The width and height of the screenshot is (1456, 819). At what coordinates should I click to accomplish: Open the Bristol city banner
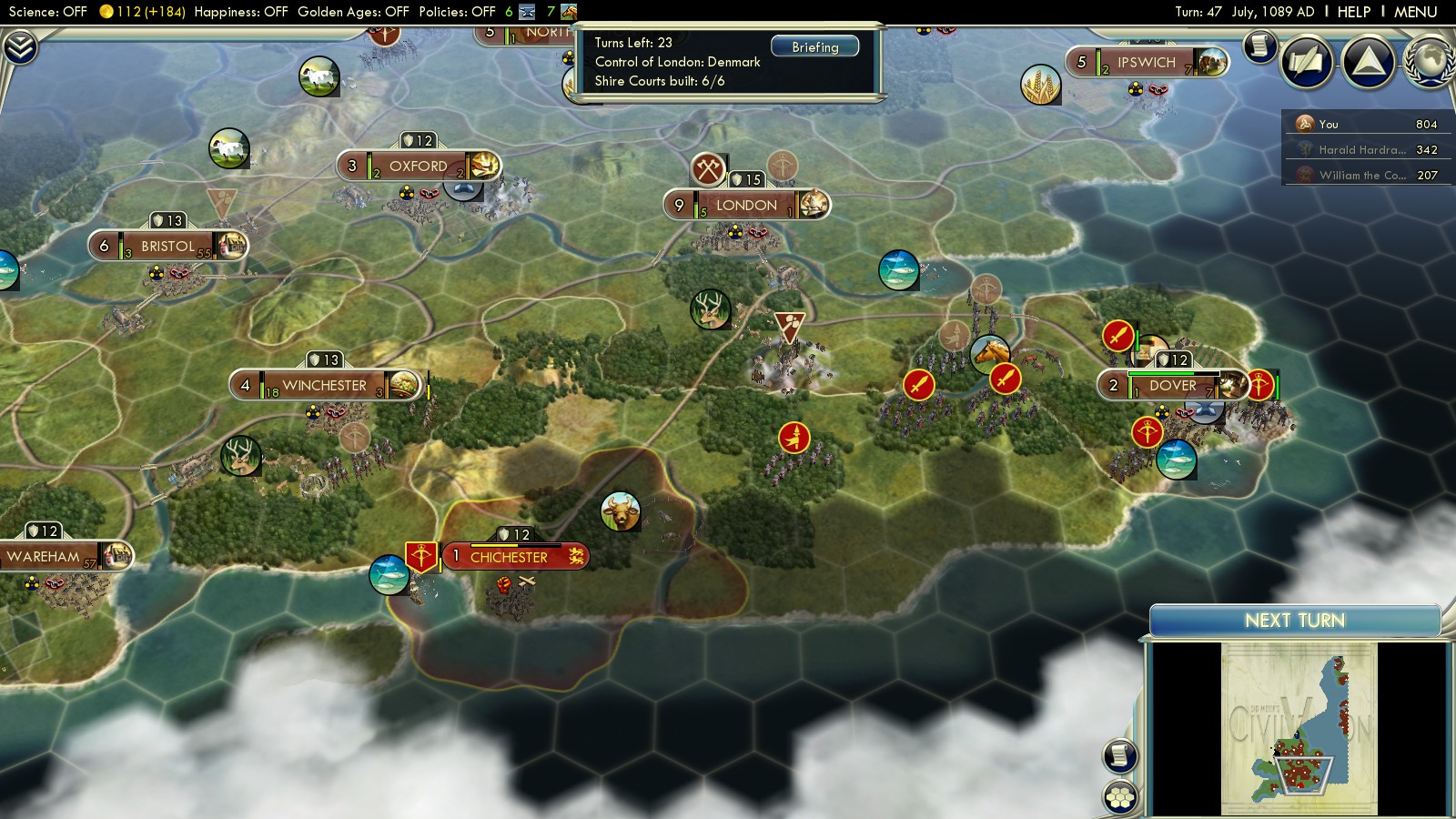click(x=167, y=246)
